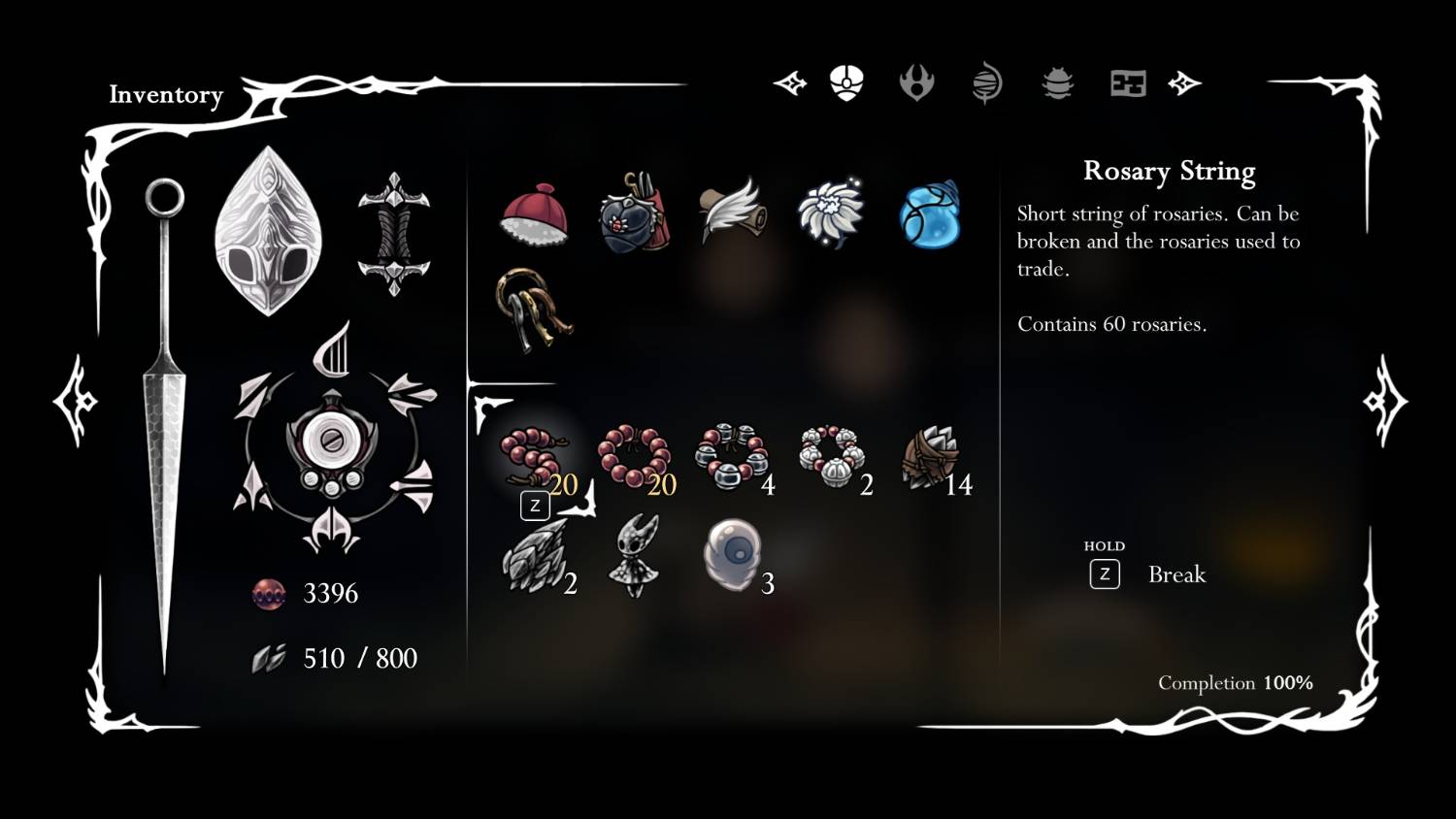The image size is (1456, 819).
Task: Open the map tab
Action: point(1128,83)
